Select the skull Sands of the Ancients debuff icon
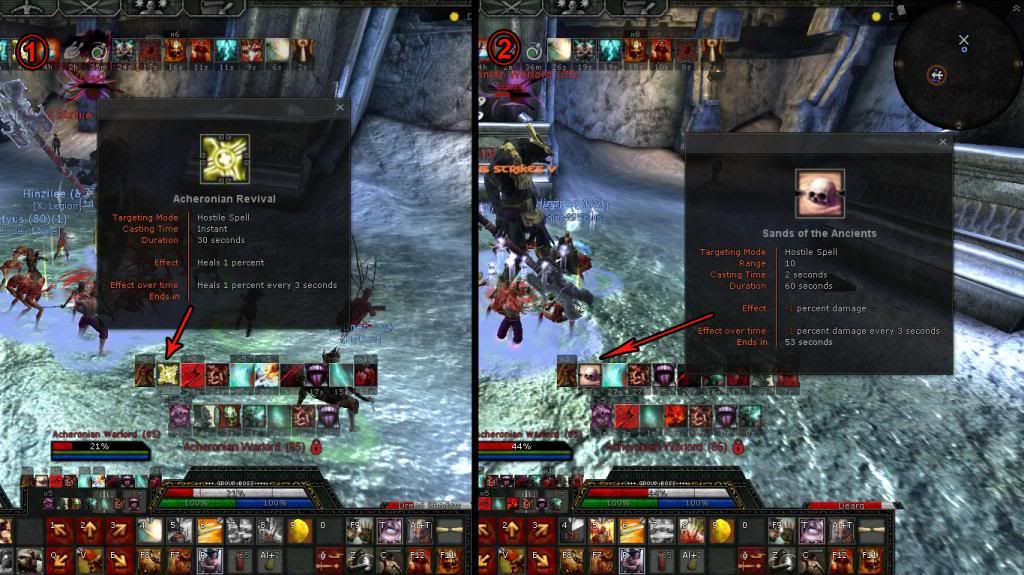The width and height of the screenshot is (1024, 575). (590, 374)
